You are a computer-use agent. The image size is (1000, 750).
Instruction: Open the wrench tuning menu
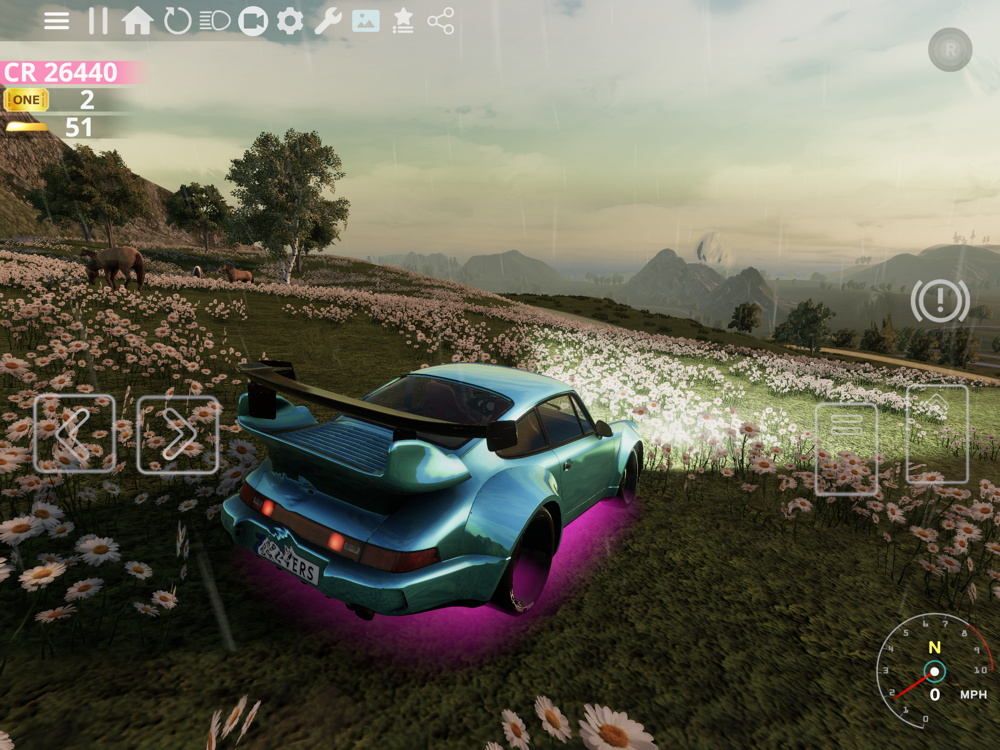328,21
